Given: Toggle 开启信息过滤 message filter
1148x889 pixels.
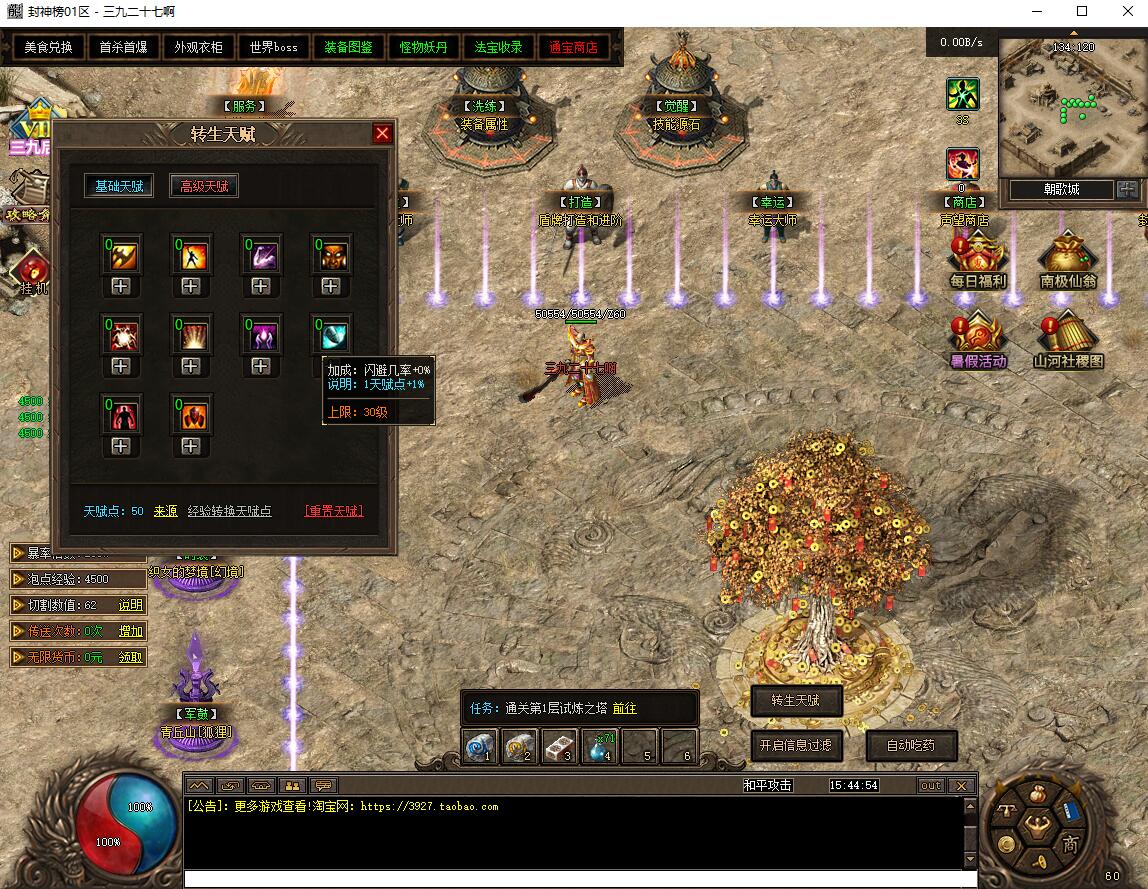Looking at the screenshot, I should tap(796, 745).
